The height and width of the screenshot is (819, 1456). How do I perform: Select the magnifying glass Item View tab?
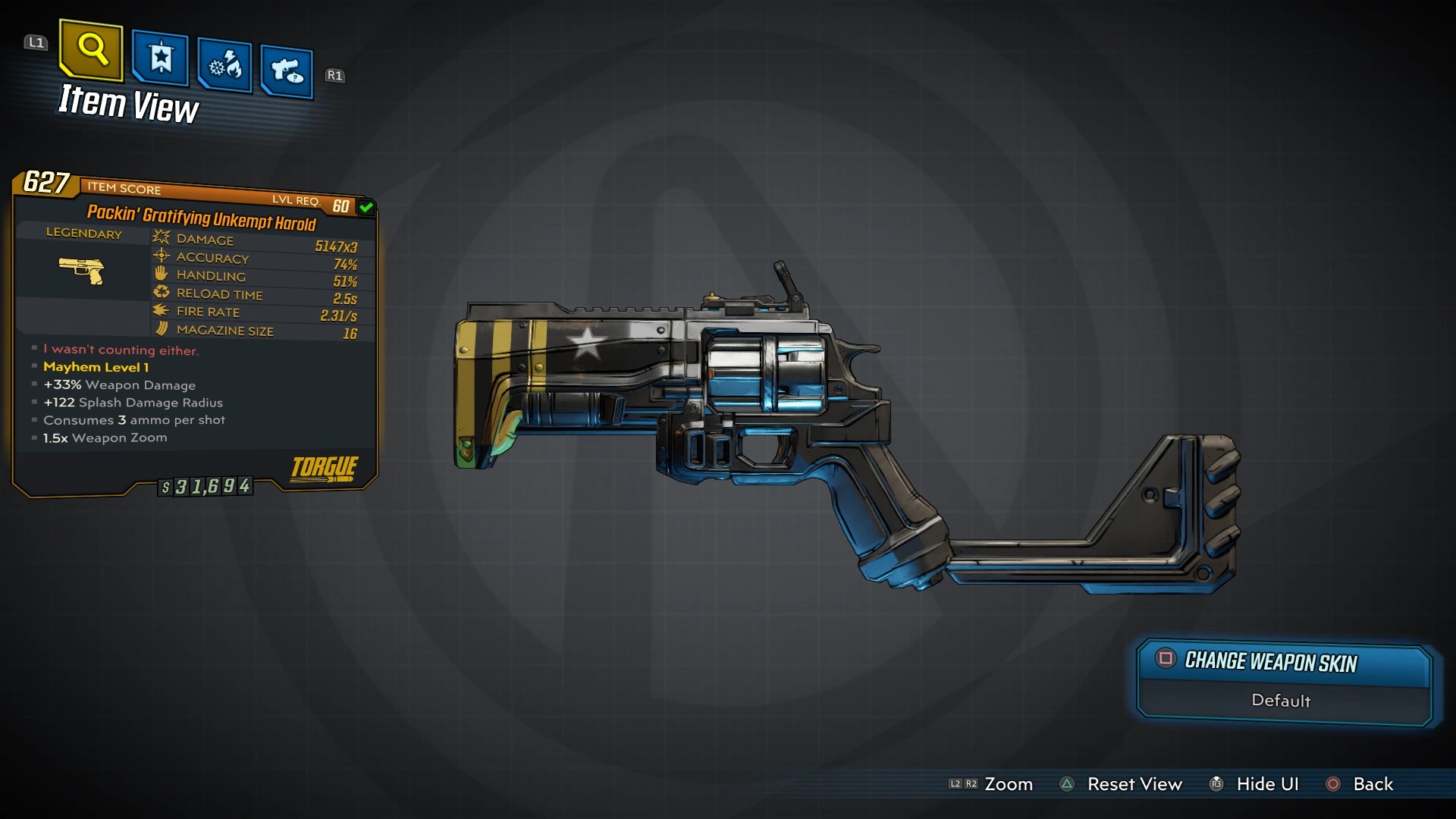pyautogui.click(x=91, y=50)
